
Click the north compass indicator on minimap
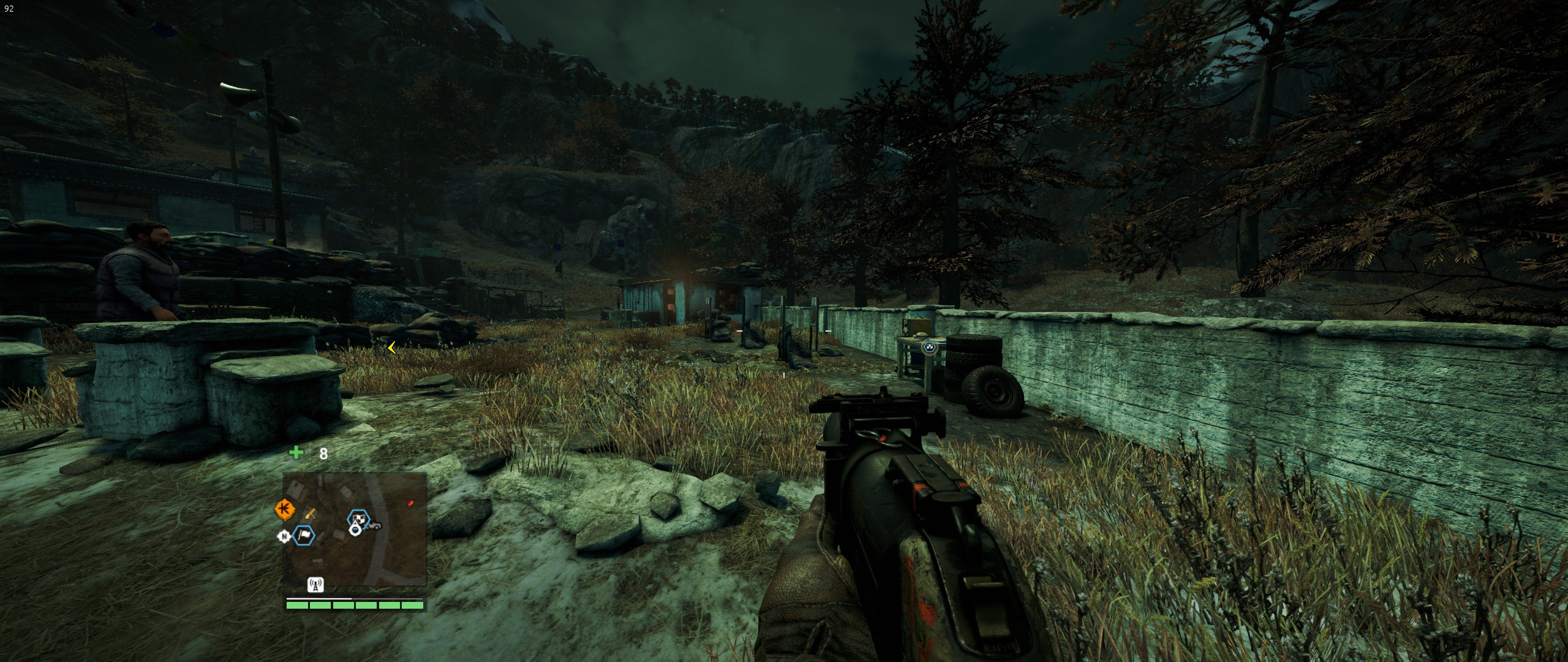click(x=284, y=536)
